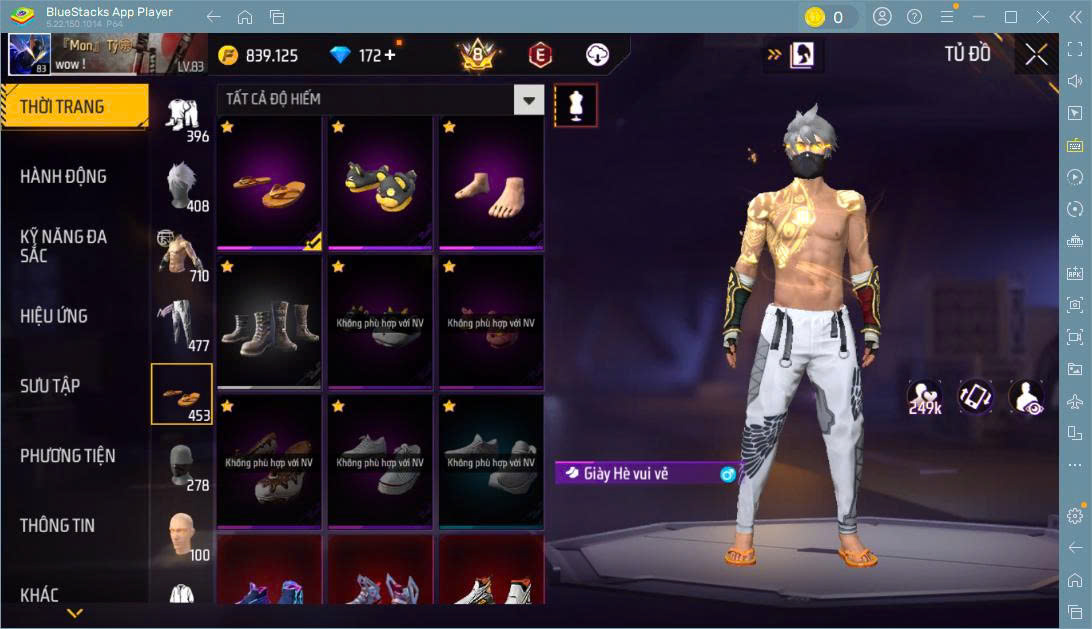The height and width of the screenshot is (629, 1092).
Task: Open the Kỹ Năng Đa Sắc section
Action: [x=63, y=246]
